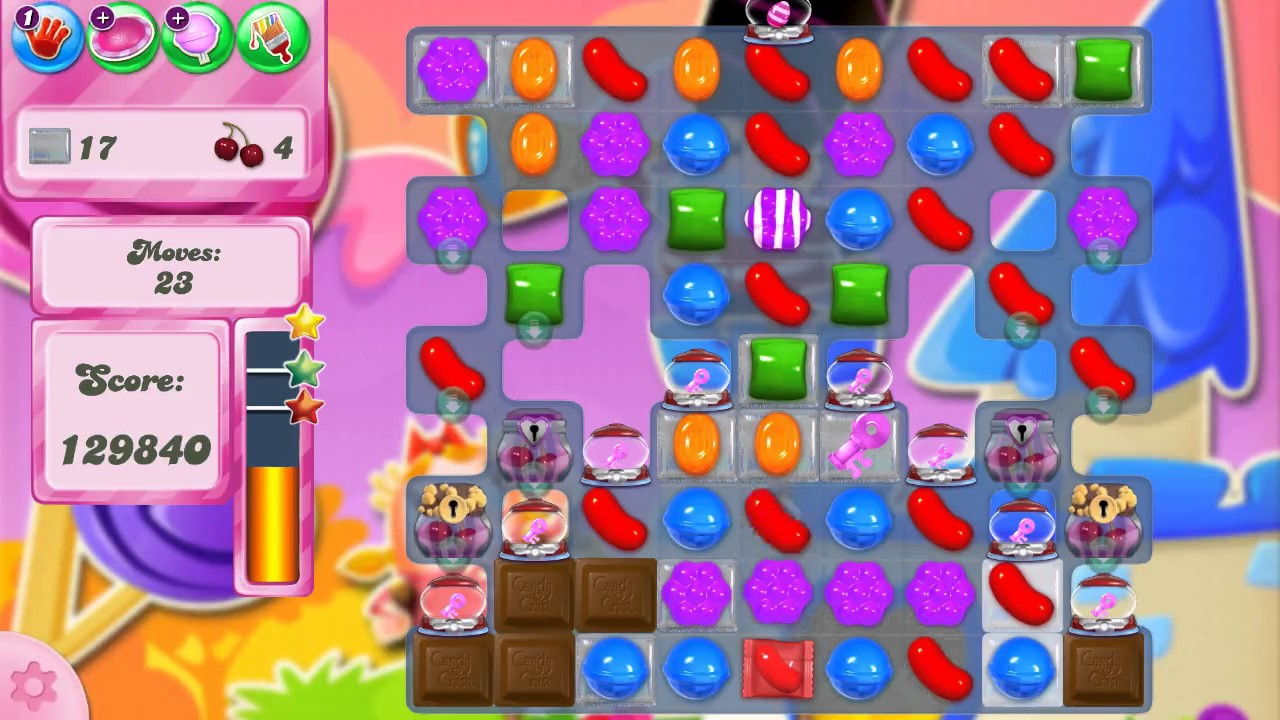Open settings with the gear button

click(34, 684)
